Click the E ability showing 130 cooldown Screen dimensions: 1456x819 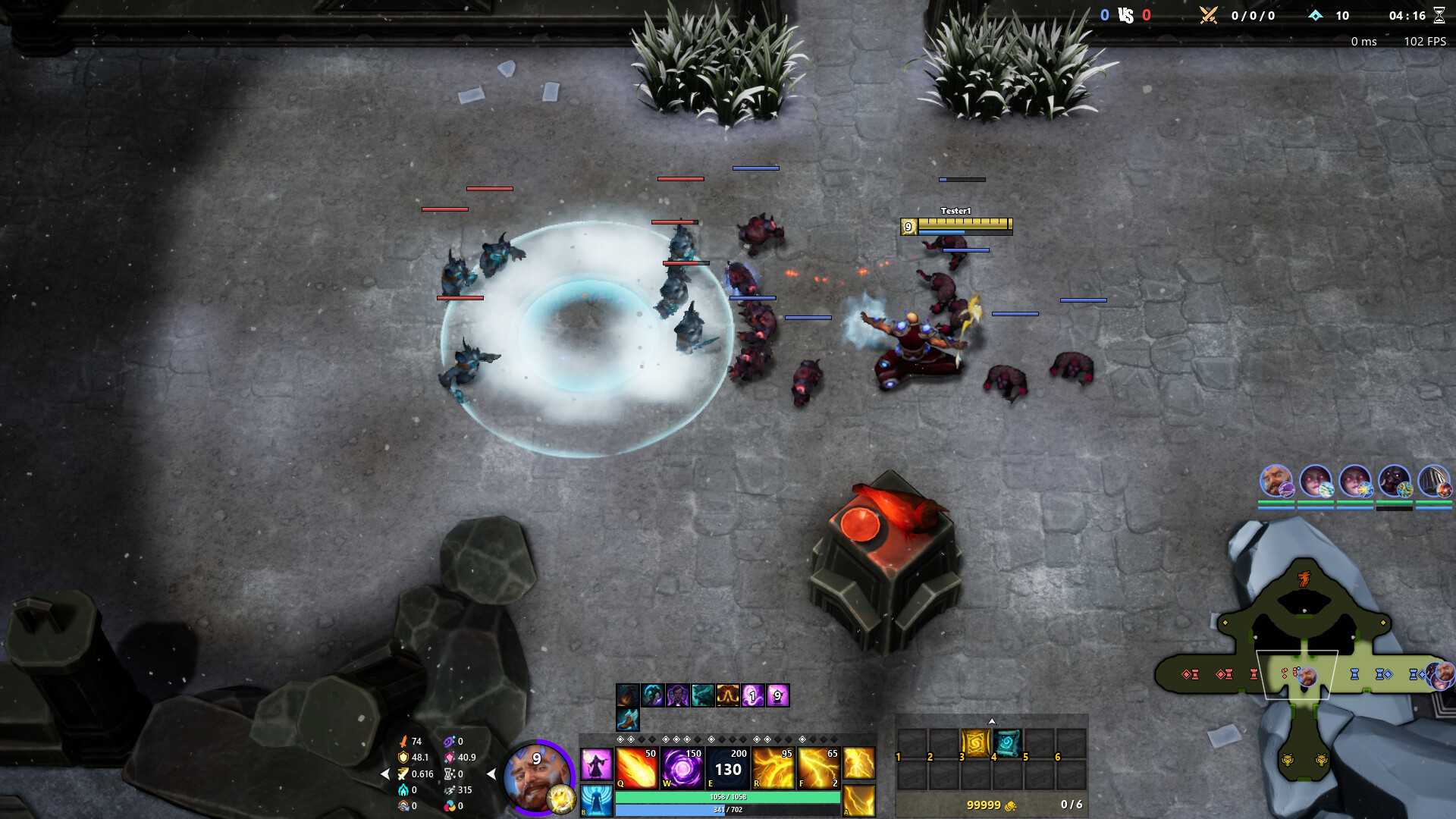click(x=728, y=768)
